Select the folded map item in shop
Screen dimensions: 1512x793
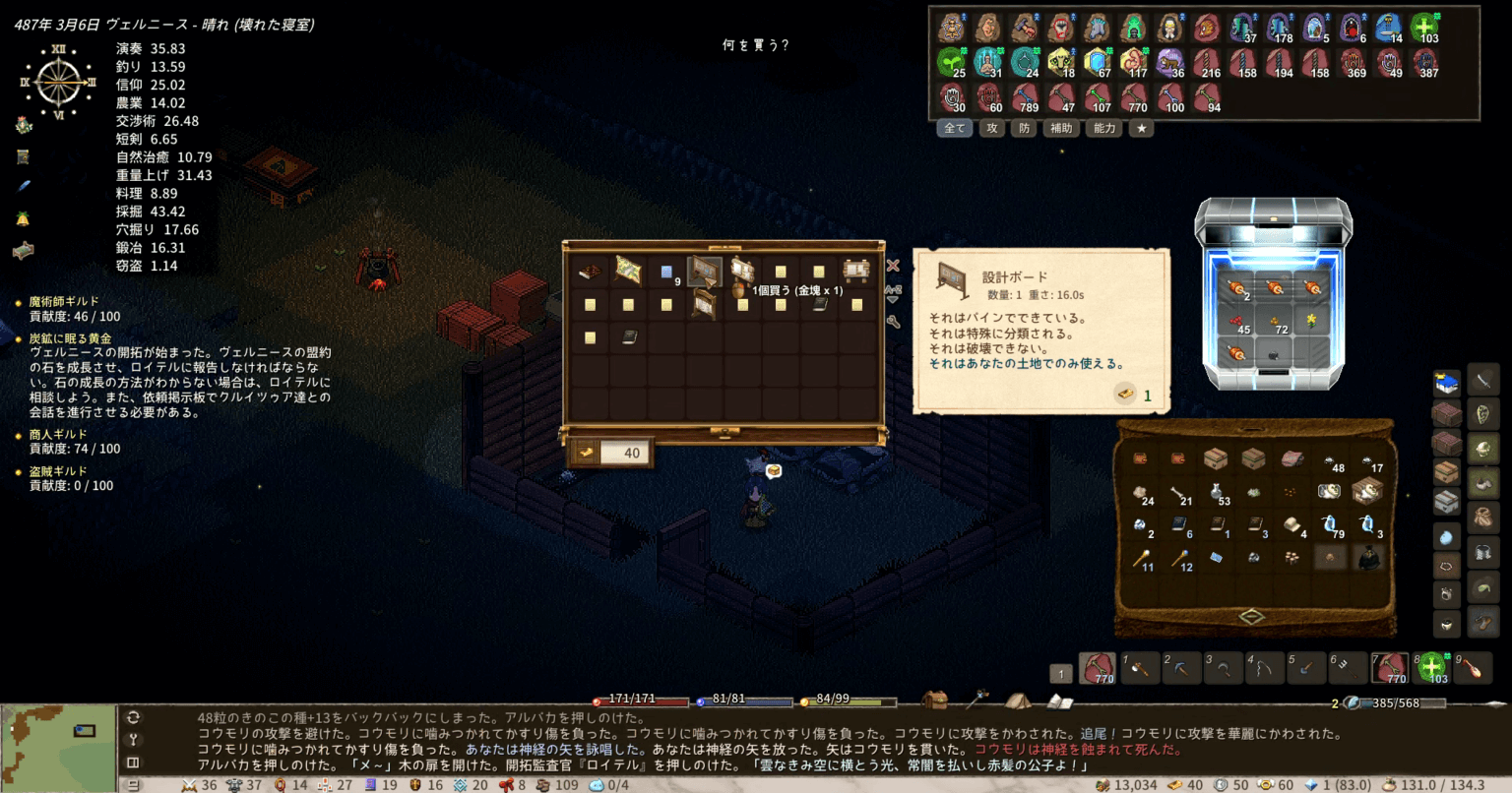coord(628,269)
